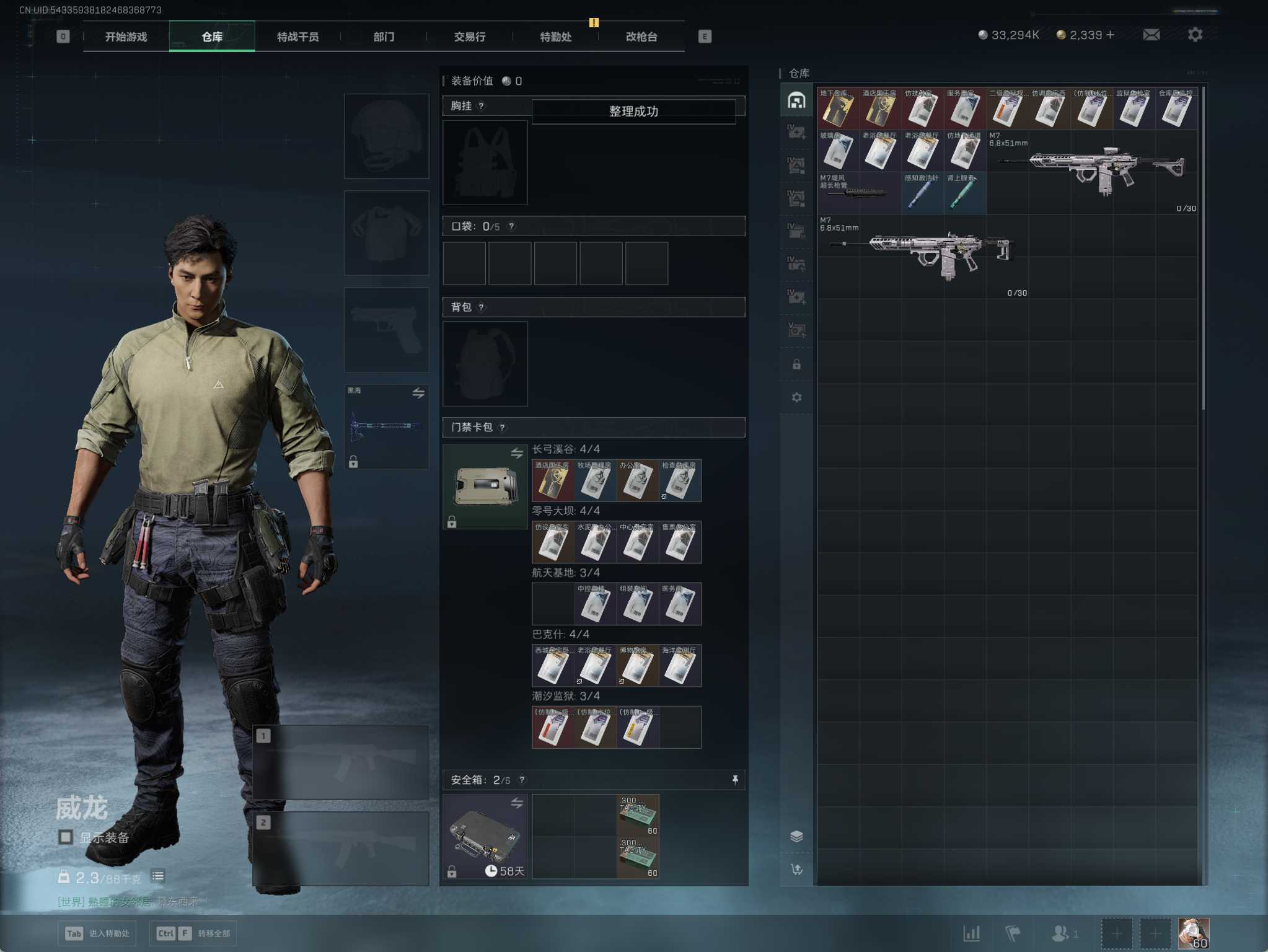
Task: Open settings with the gear icon
Action: [x=1195, y=35]
